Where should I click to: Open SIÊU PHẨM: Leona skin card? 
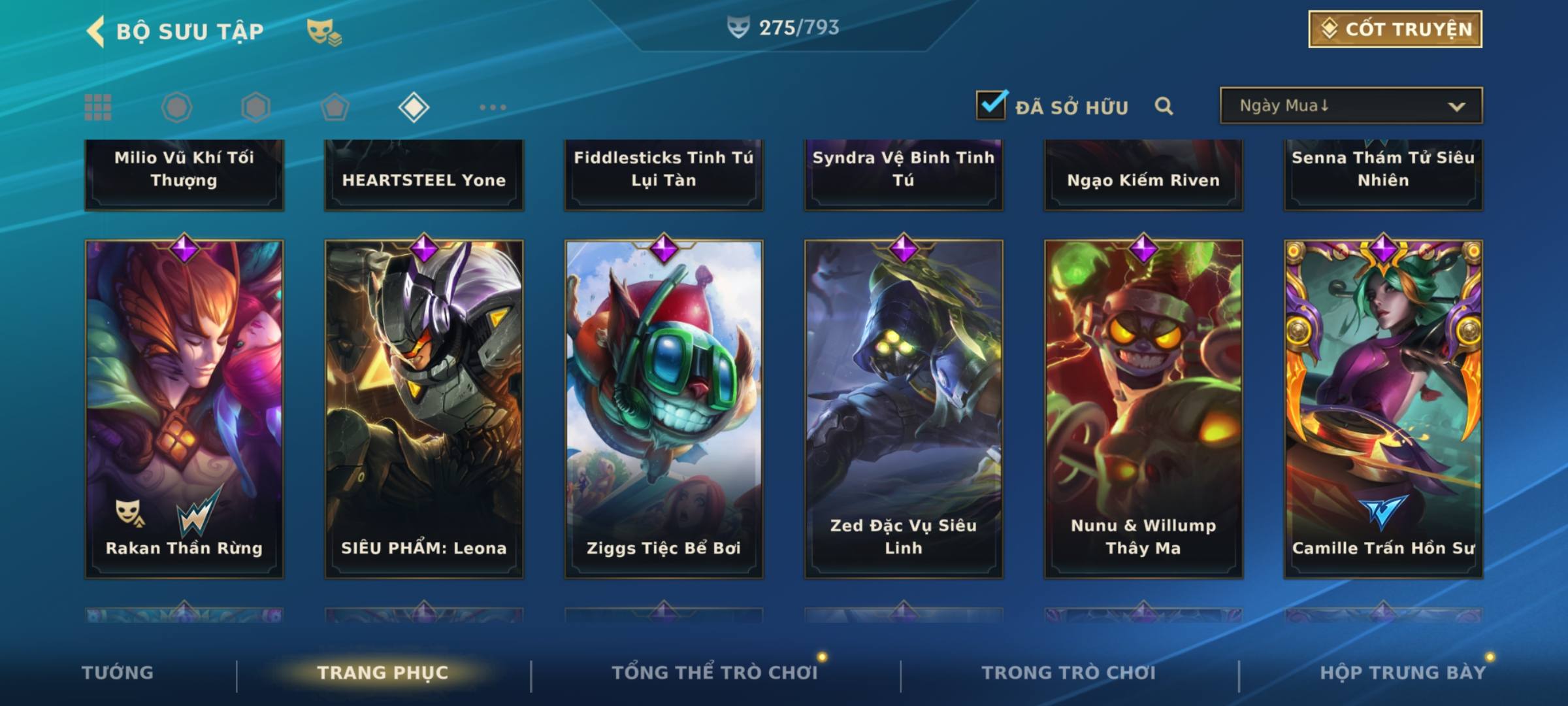point(424,409)
